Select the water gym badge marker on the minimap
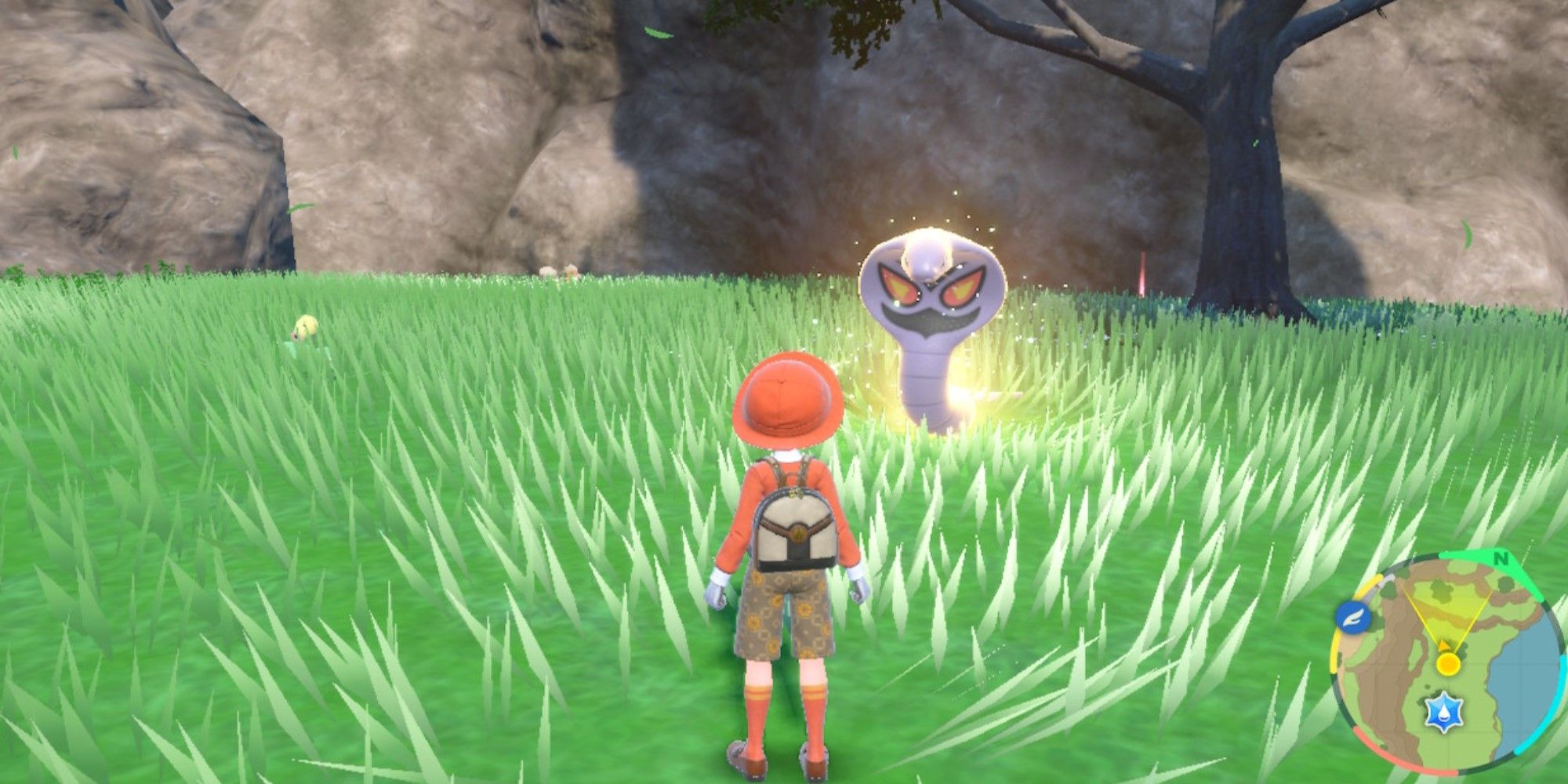This screenshot has width=1568, height=784. pos(1444,711)
